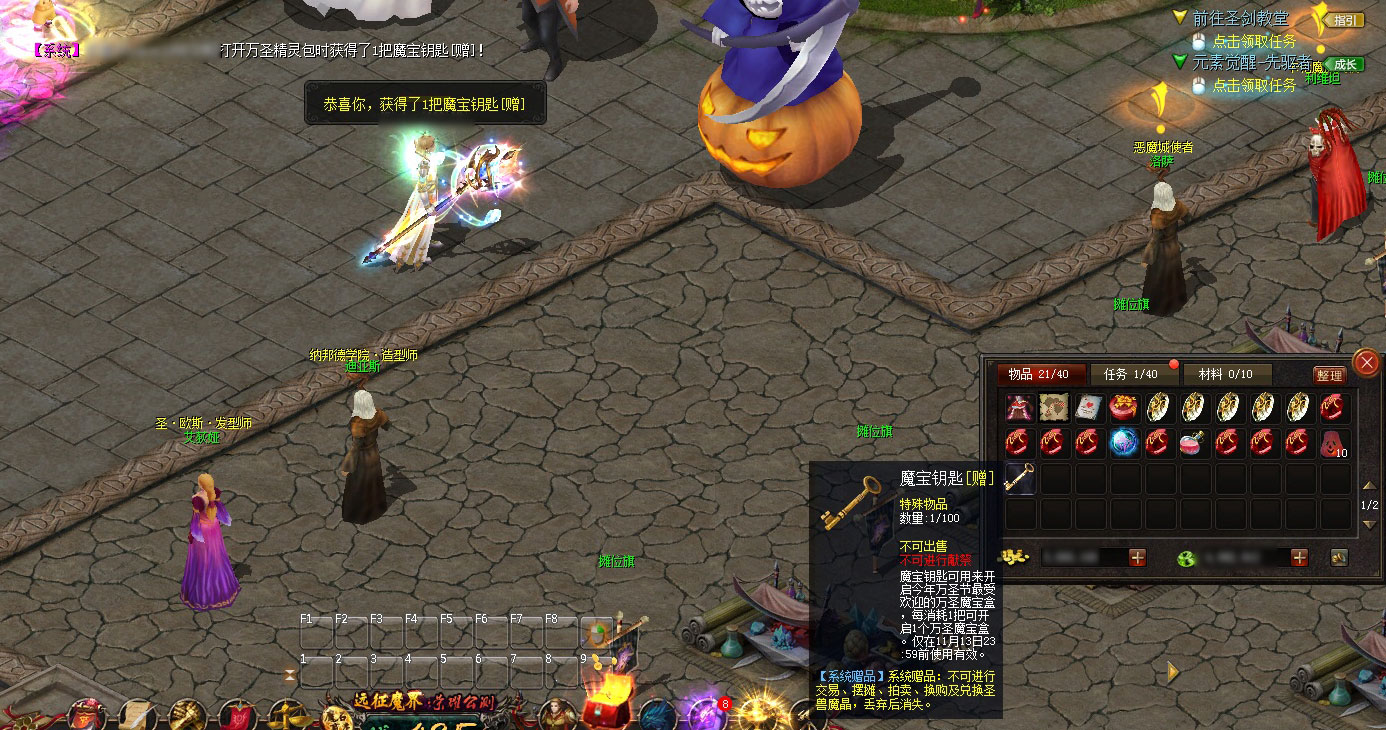
Task: Pick the treasure map item in the bag
Action: pos(1054,407)
